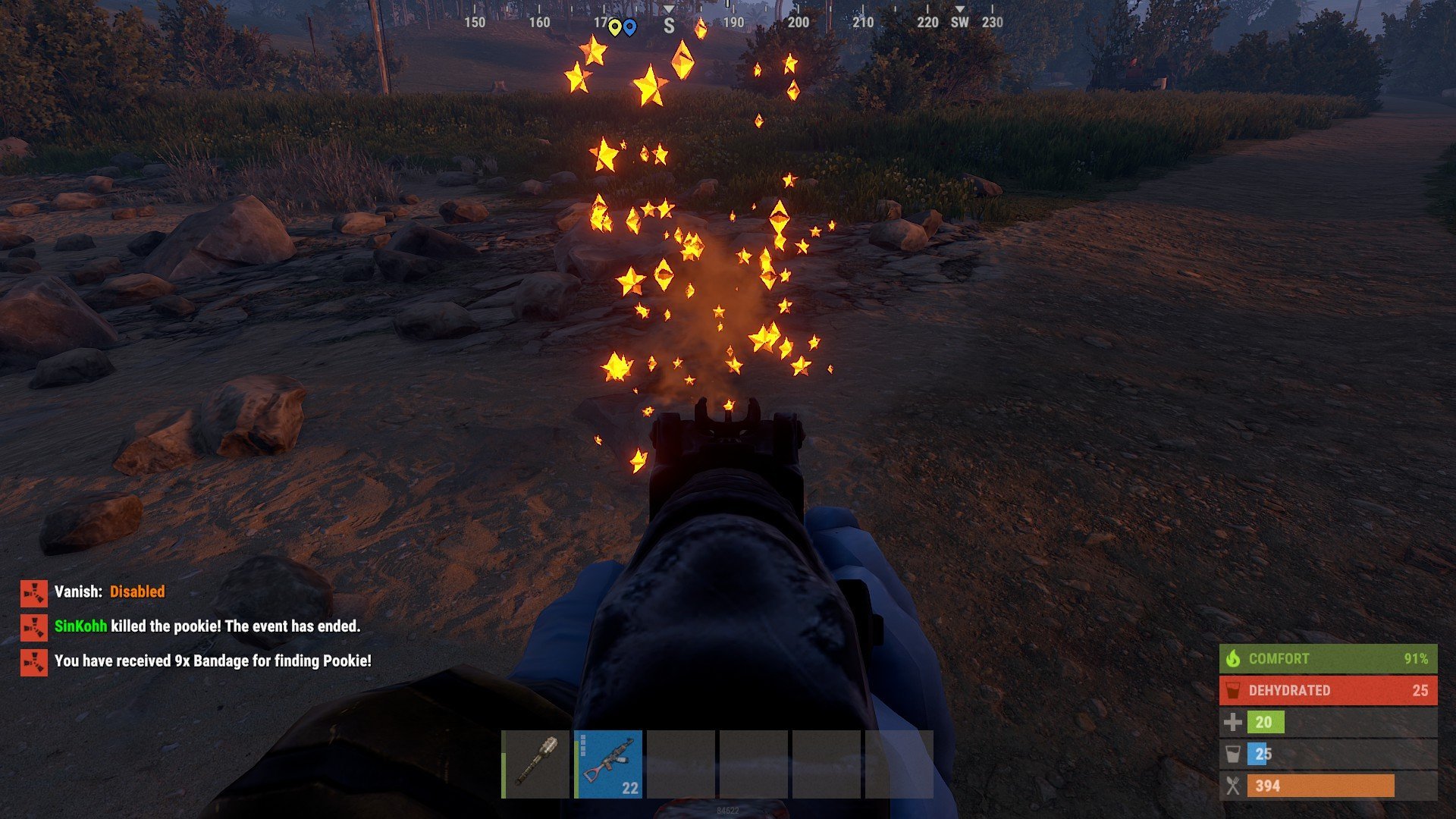Viewport: 1456px width, 819px height.
Task: Click the SinKohh killed the pookie message
Action: (207, 626)
